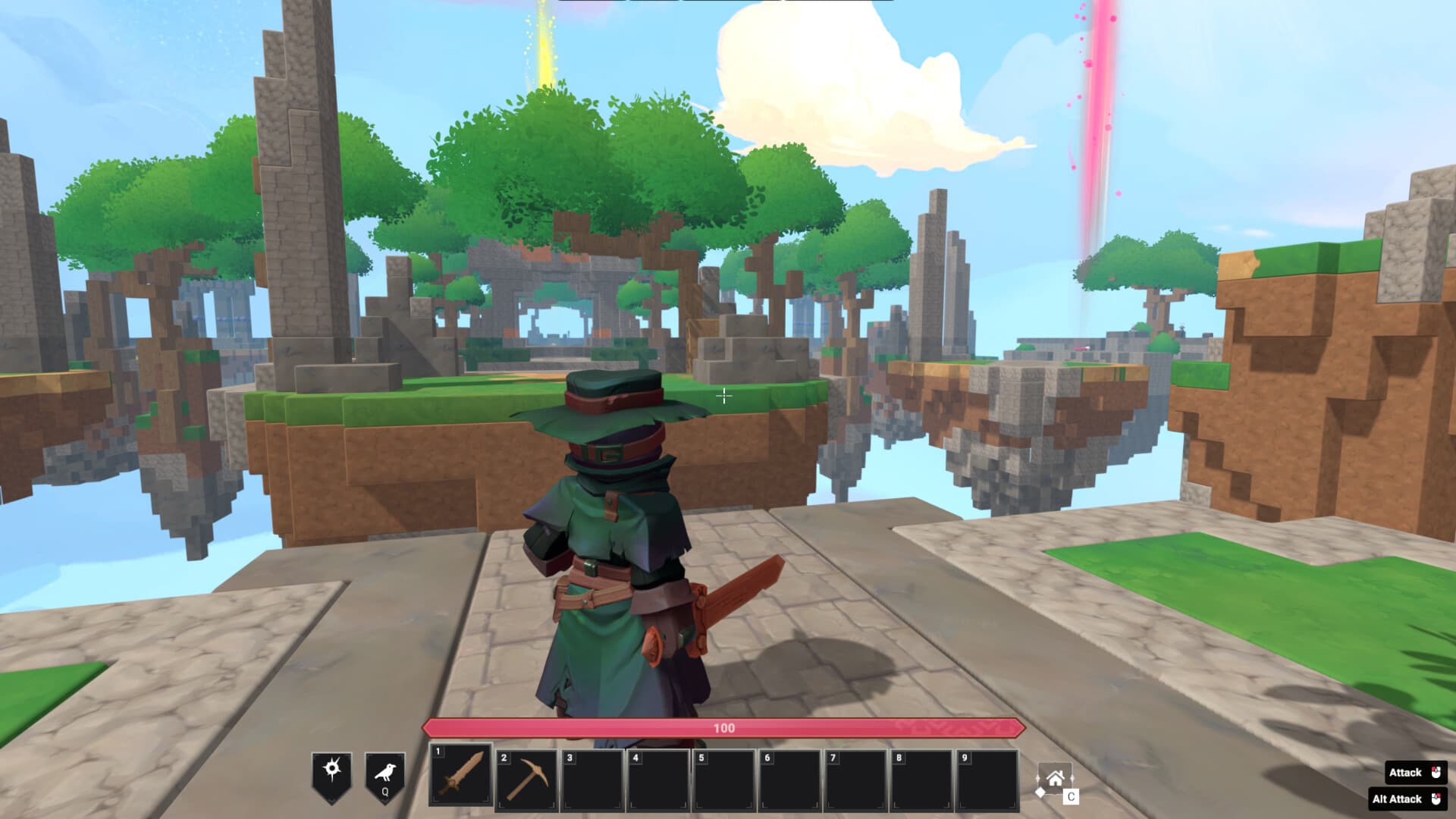Click the Attack button label
This screenshot has width=1456, height=819.
click(1404, 772)
